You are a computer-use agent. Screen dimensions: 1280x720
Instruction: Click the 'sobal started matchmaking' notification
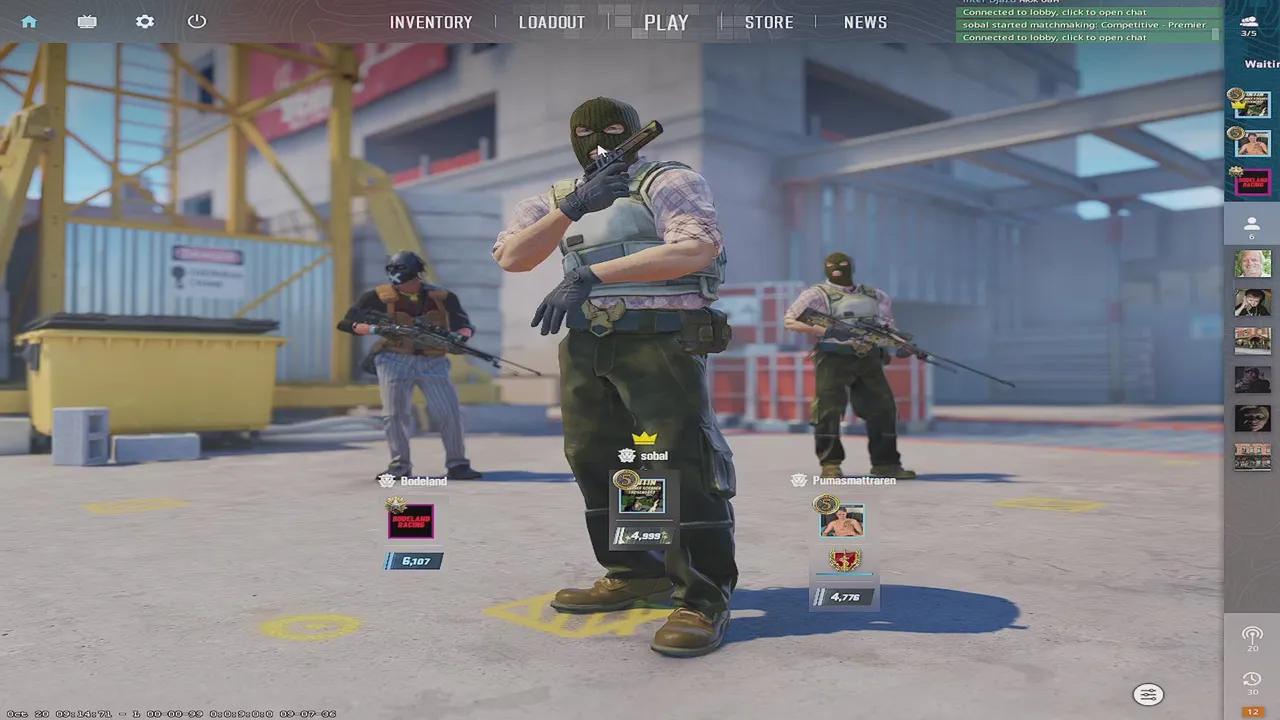[1085, 24]
